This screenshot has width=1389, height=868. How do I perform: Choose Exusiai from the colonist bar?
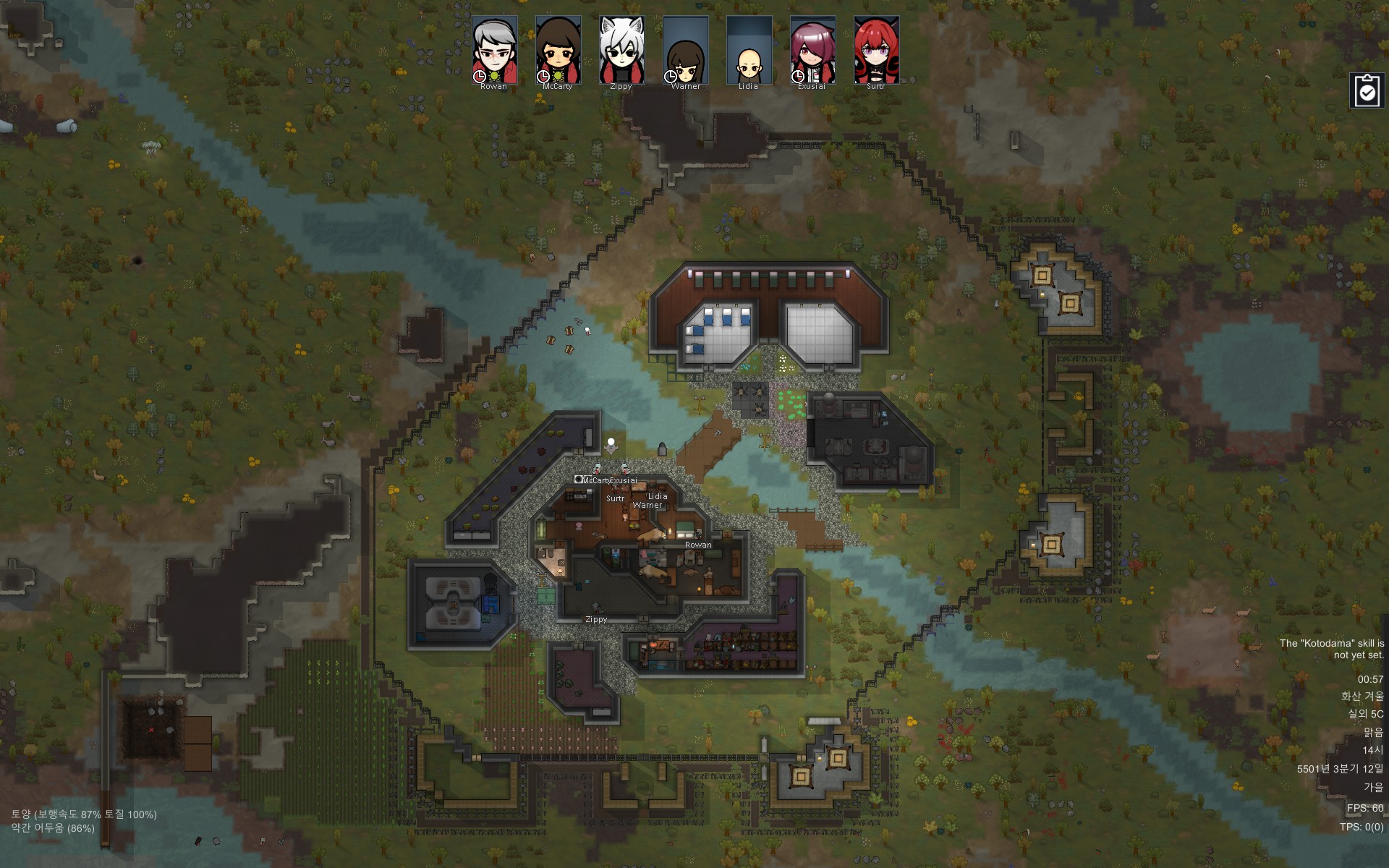[812, 51]
